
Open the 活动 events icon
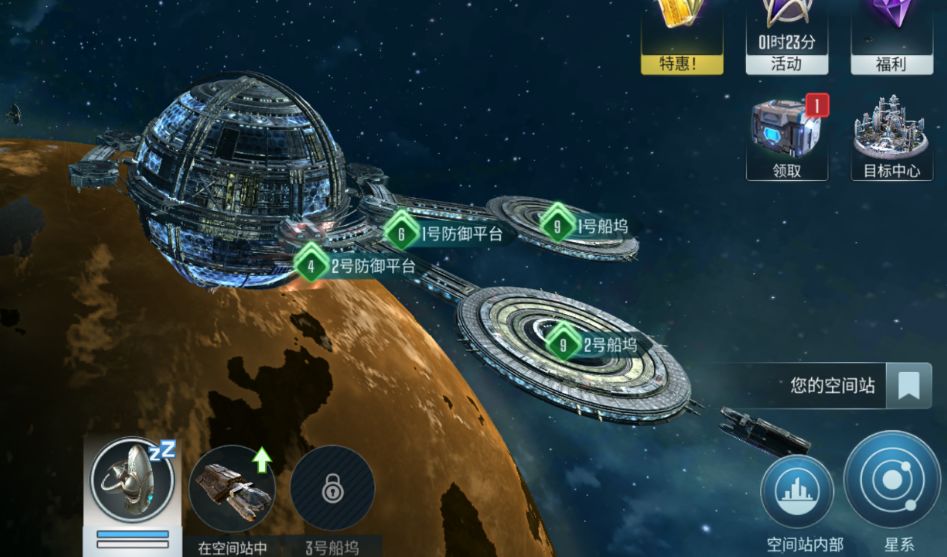[x=786, y=35]
